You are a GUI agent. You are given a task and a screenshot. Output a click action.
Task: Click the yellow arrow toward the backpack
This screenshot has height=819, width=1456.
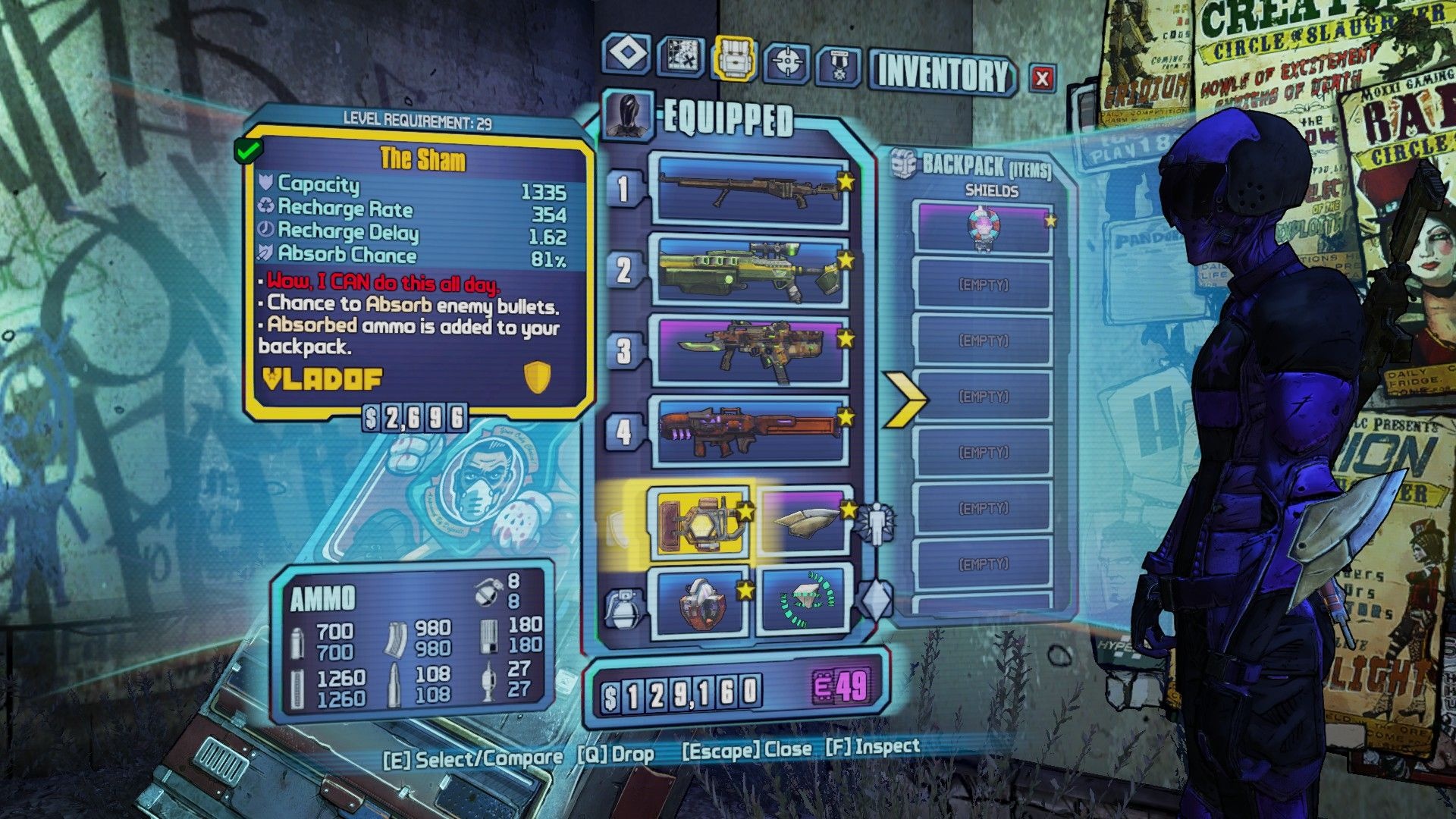pos(905,398)
